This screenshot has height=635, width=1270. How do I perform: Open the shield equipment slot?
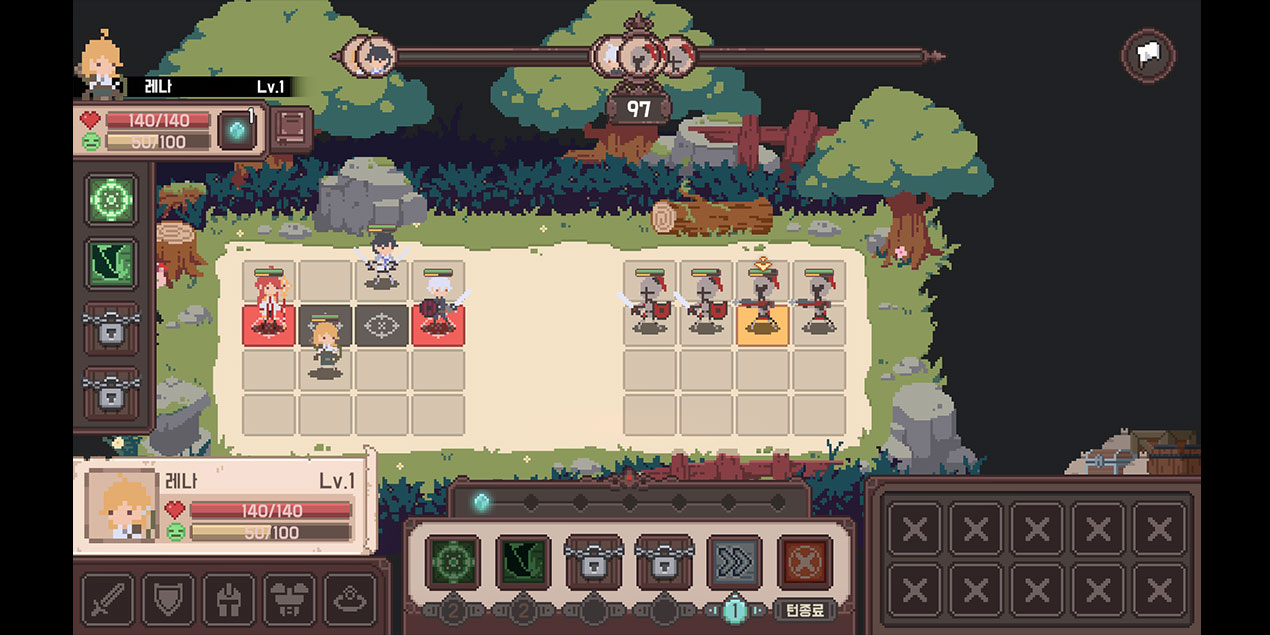click(x=168, y=598)
